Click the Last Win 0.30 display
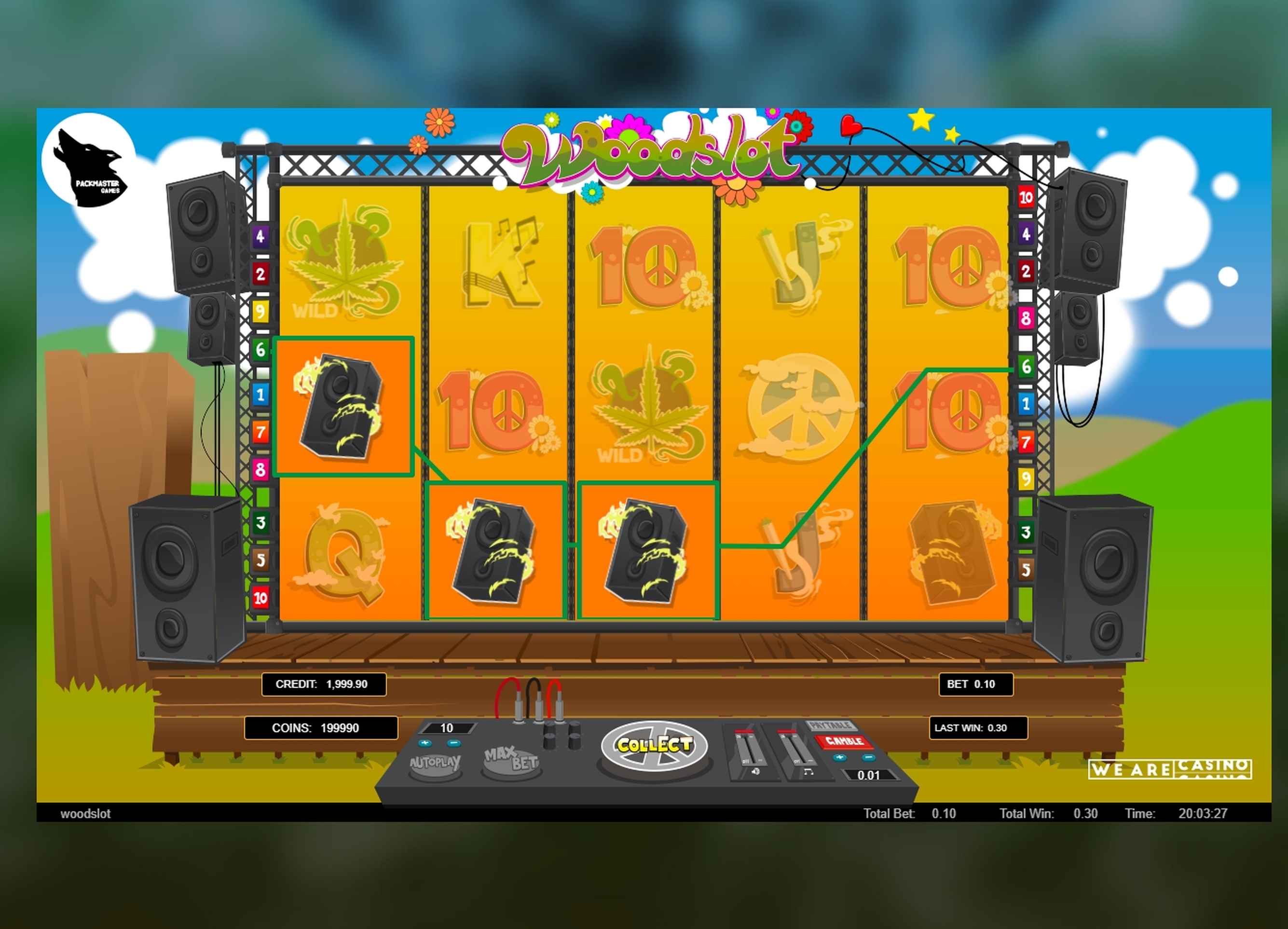 click(979, 728)
